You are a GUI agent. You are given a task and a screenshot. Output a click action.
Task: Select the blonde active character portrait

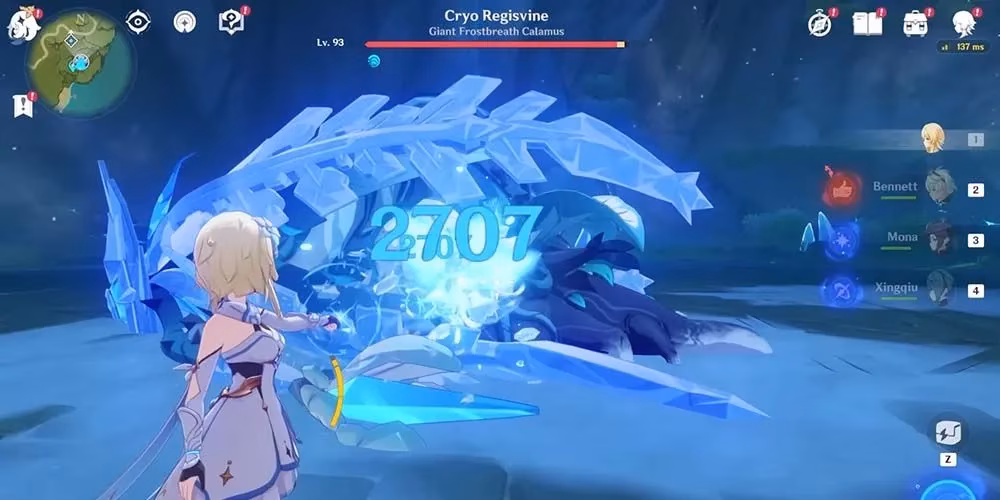coord(933,139)
